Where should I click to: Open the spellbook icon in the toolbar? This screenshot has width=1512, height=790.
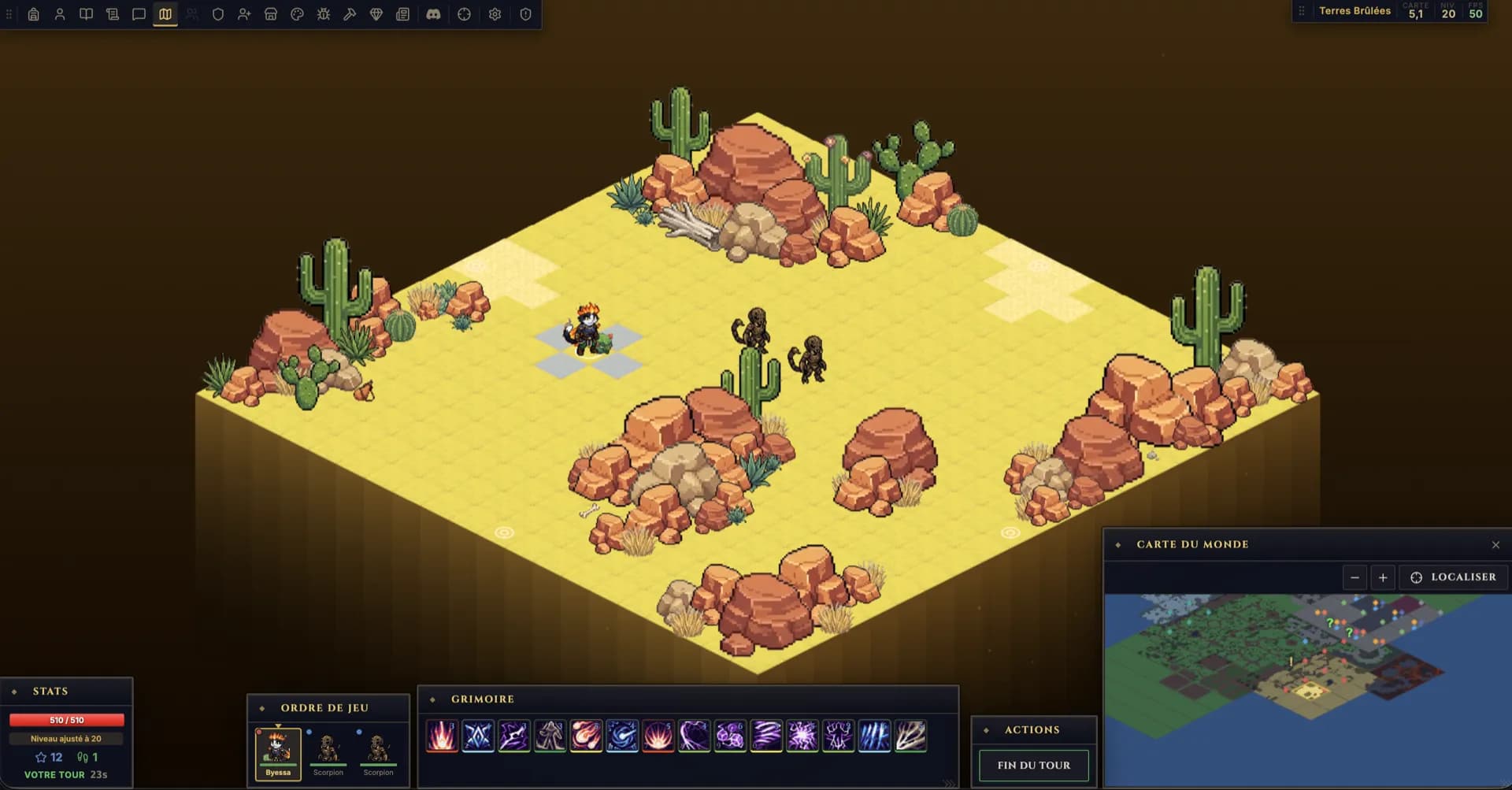[87, 13]
